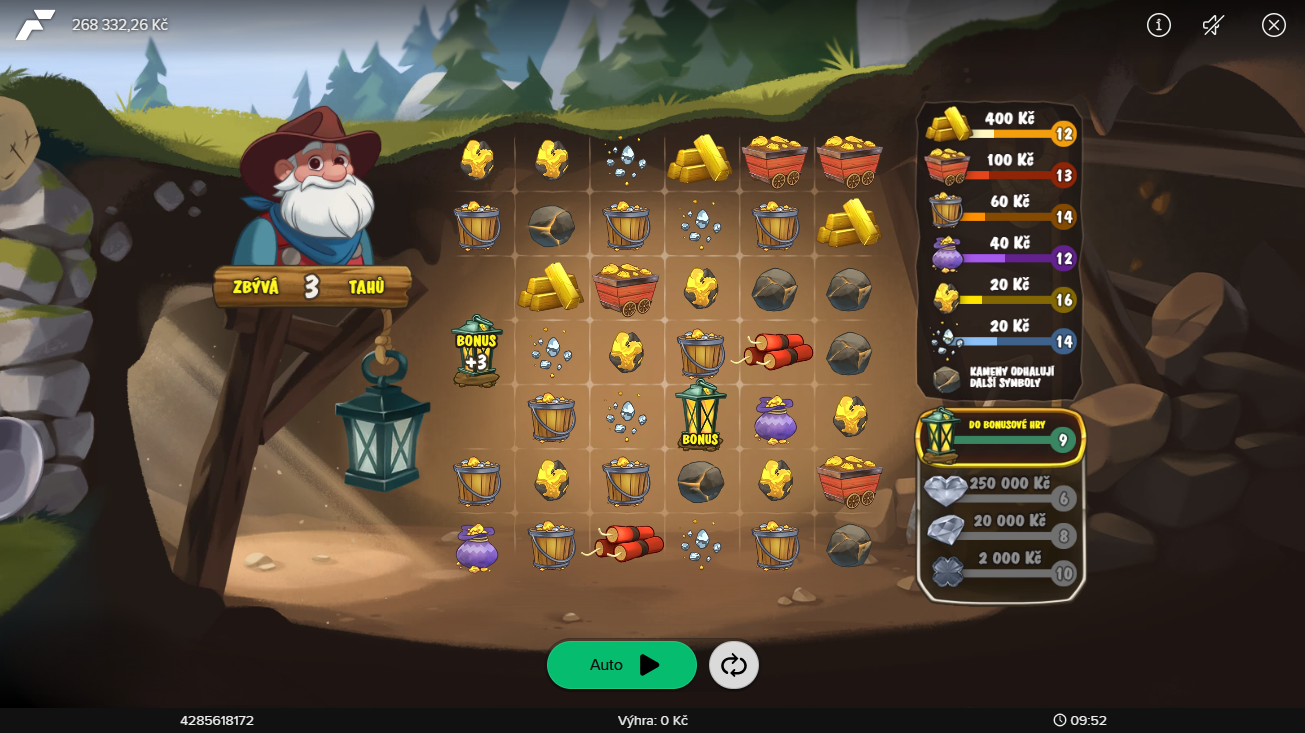Toggle the muted sound speaker icon

click(1214, 25)
